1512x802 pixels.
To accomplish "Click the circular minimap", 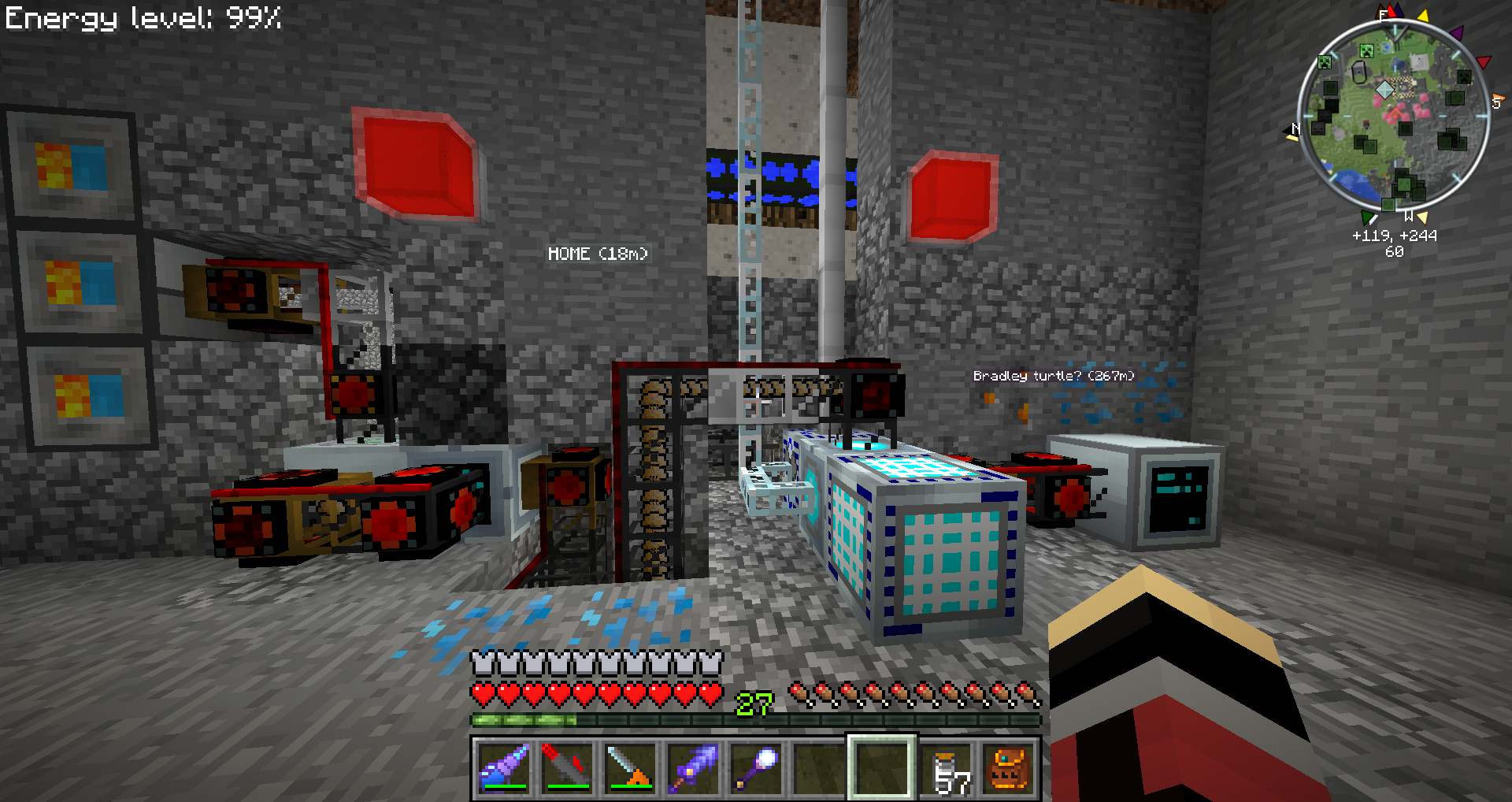I will 1393,117.
